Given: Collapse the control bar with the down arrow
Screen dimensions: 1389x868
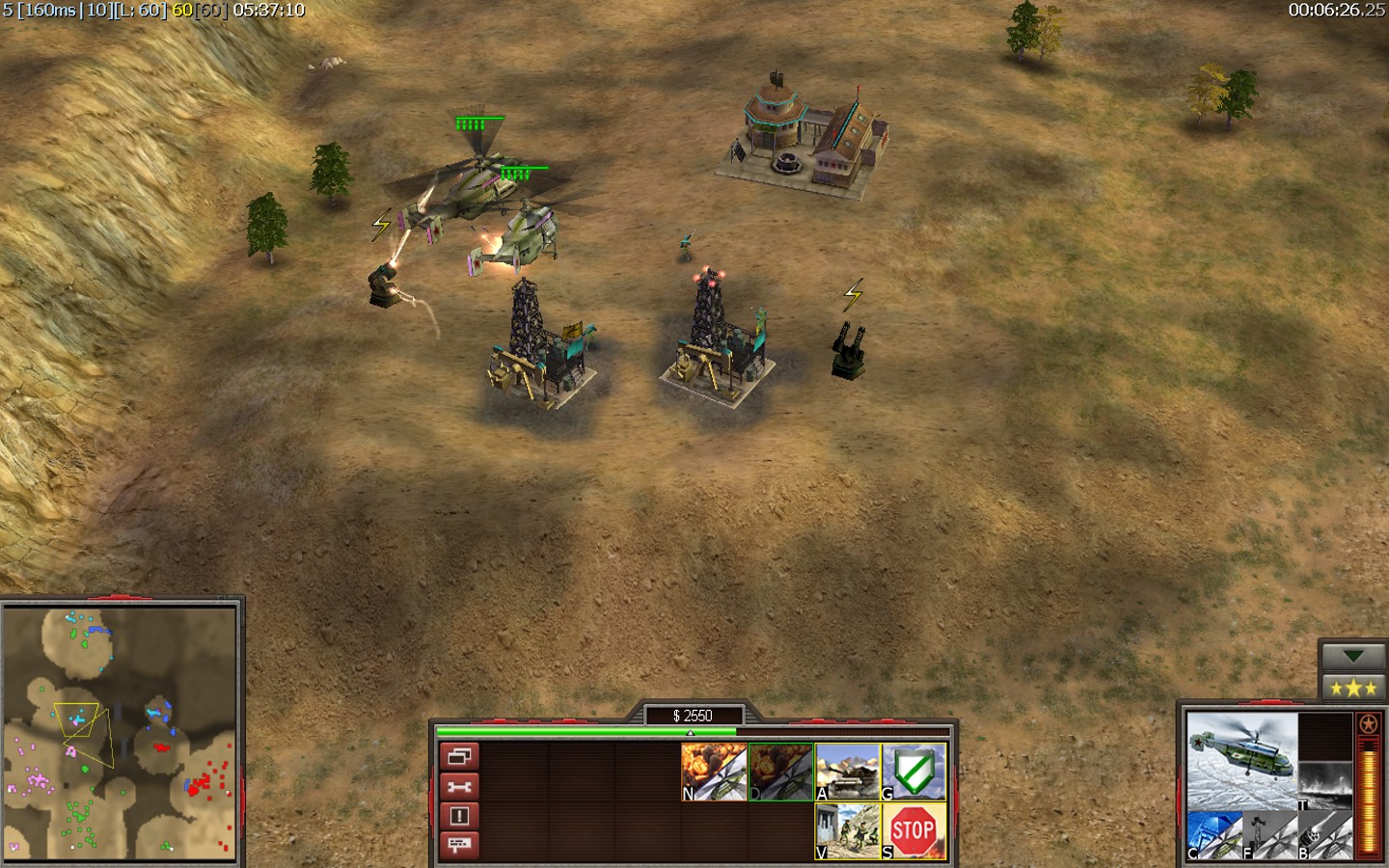Looking at the screenshot, I should click(x=1352, y=657).
